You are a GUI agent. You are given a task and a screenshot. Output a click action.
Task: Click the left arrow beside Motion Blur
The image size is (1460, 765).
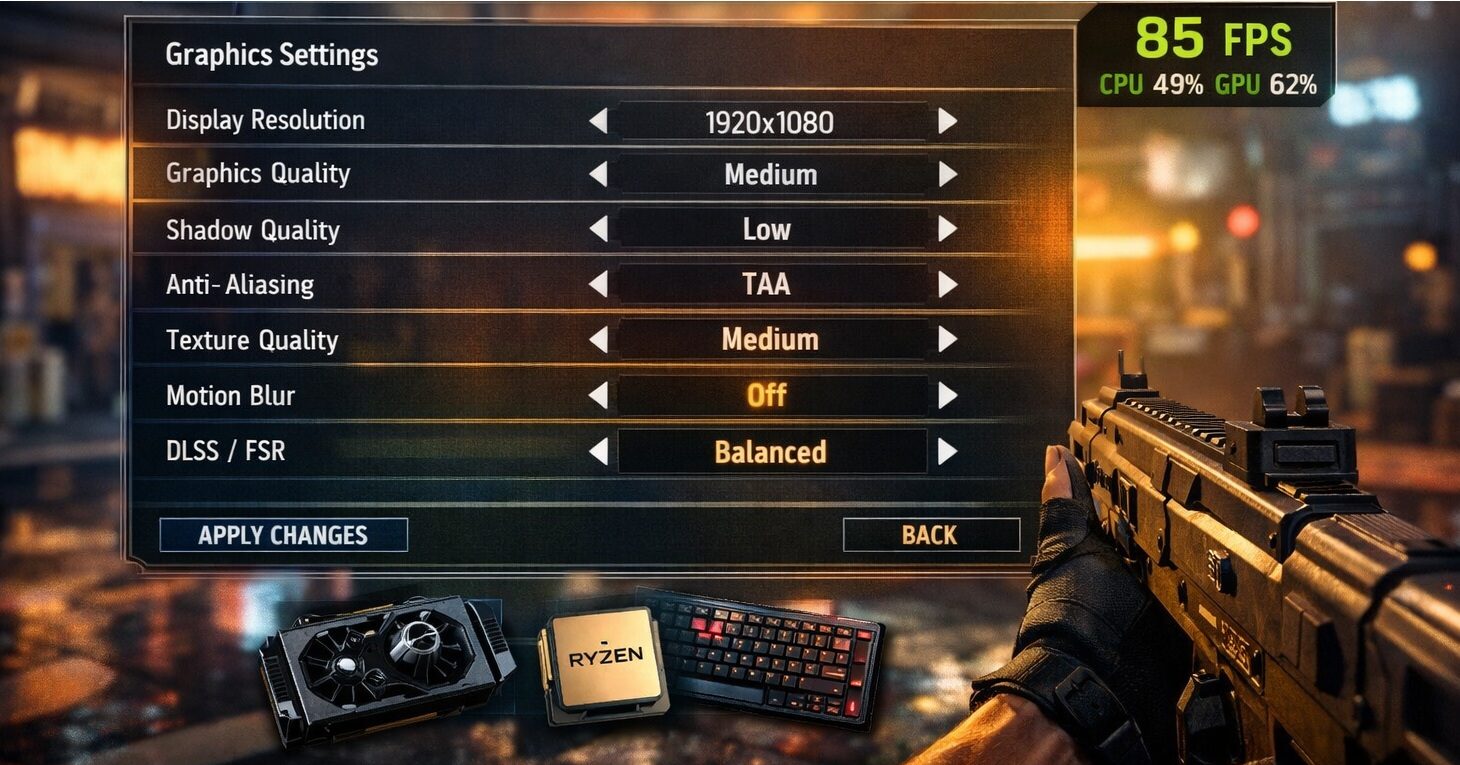(598, 396)
